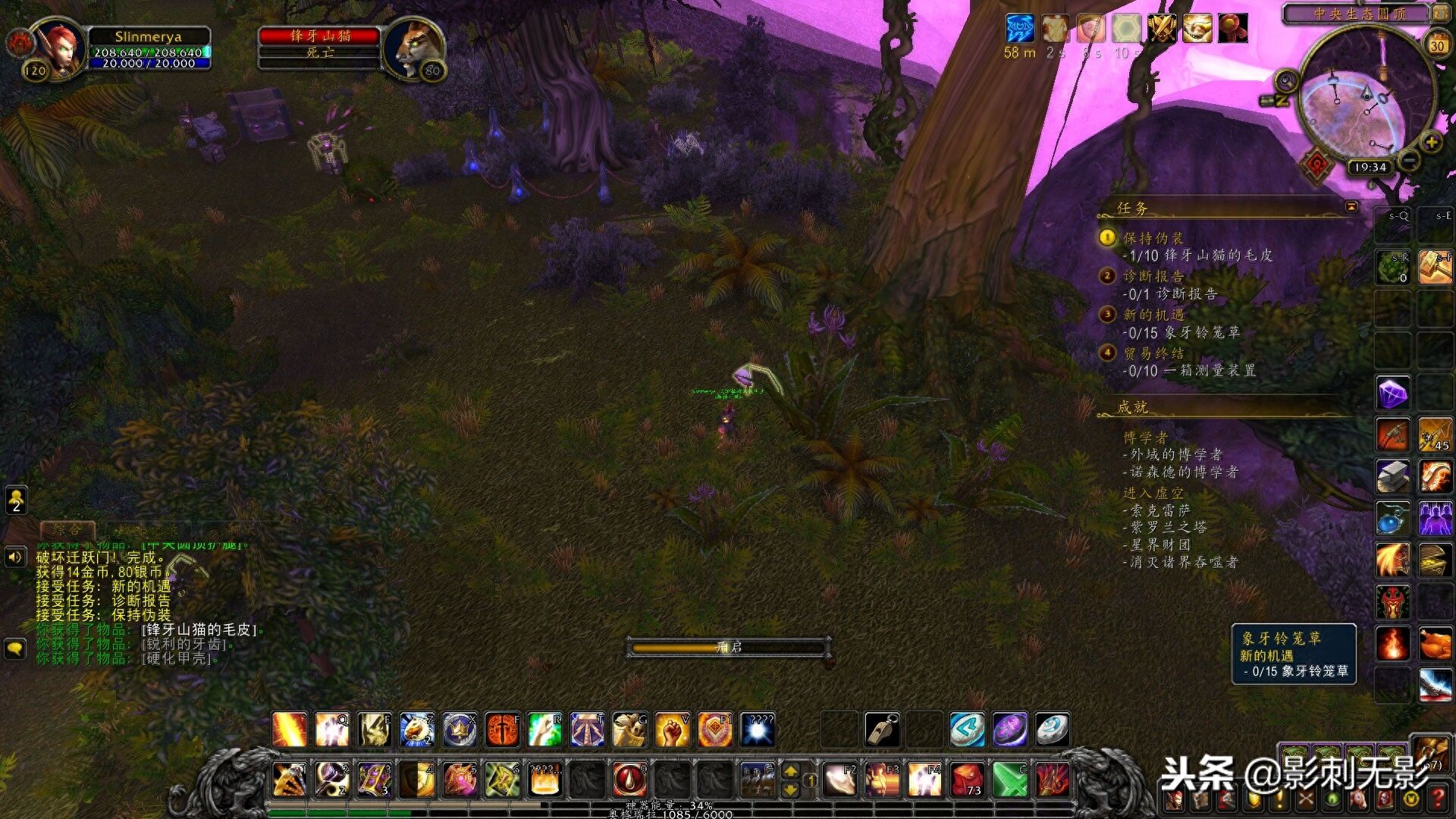Click the action bar page up arrow
Viewport: 1456px width, 819px height.
790,771
